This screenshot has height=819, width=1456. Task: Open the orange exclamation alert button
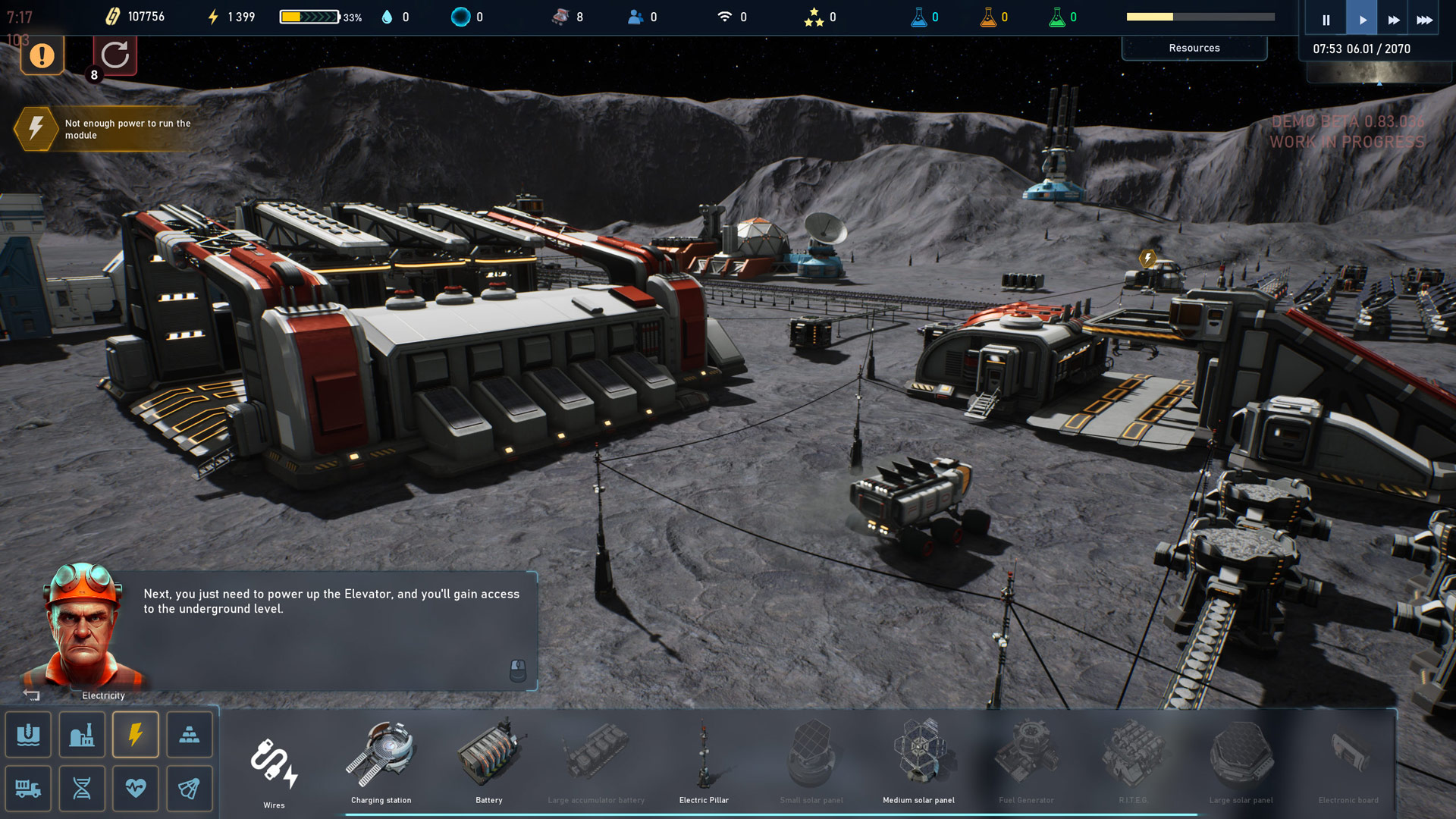[x=42, y=55]
